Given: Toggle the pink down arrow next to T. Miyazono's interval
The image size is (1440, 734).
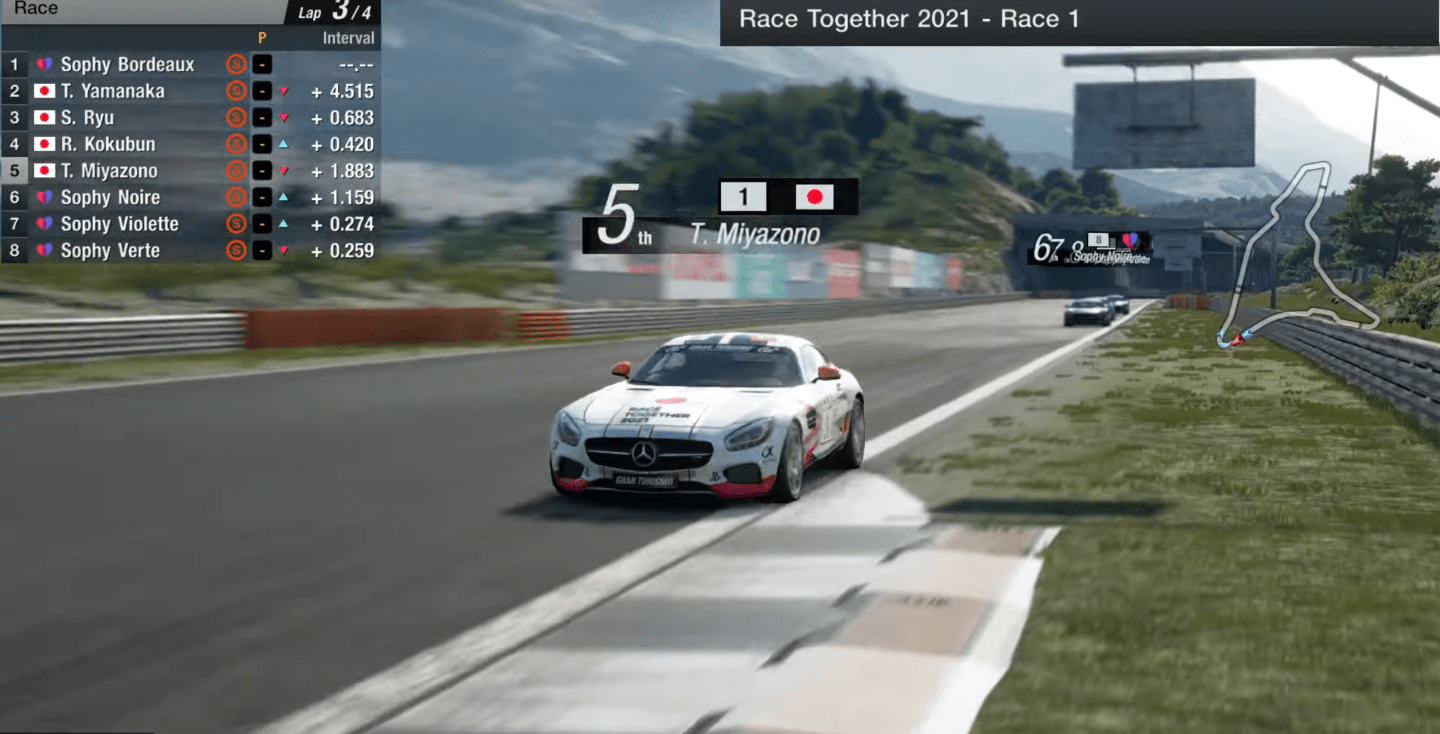Looking at the screenshot, I should click(284, 170).
